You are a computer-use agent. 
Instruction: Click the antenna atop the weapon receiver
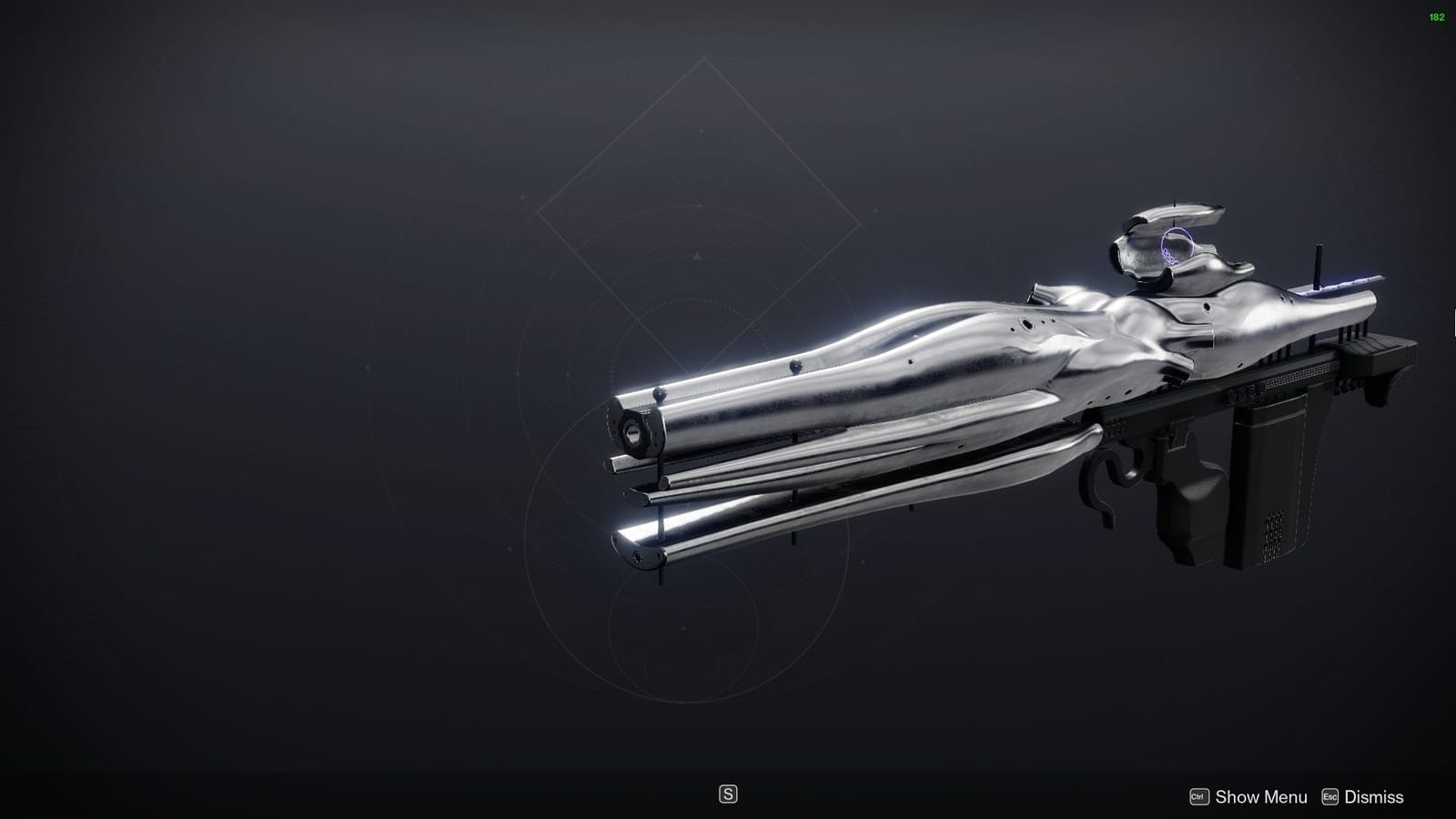(1316, 264)
